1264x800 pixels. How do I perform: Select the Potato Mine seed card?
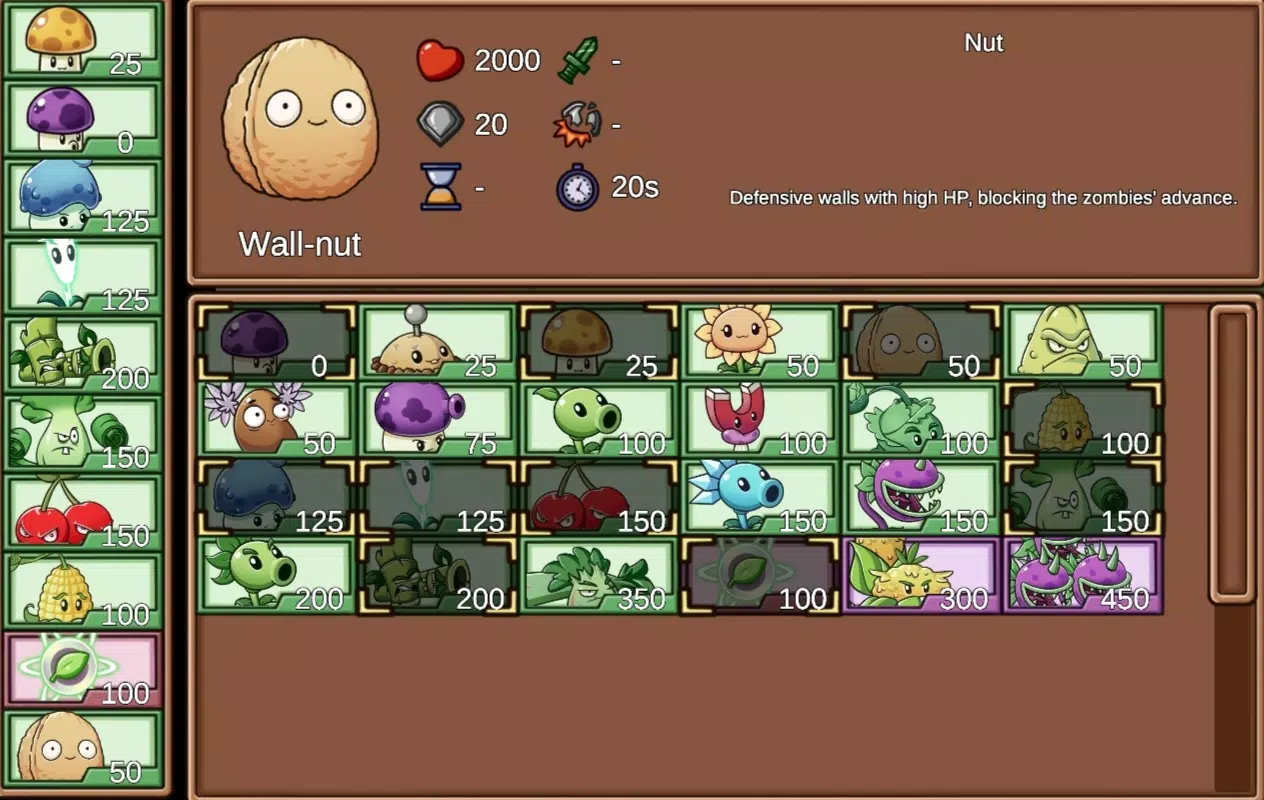tap(437, 342)
